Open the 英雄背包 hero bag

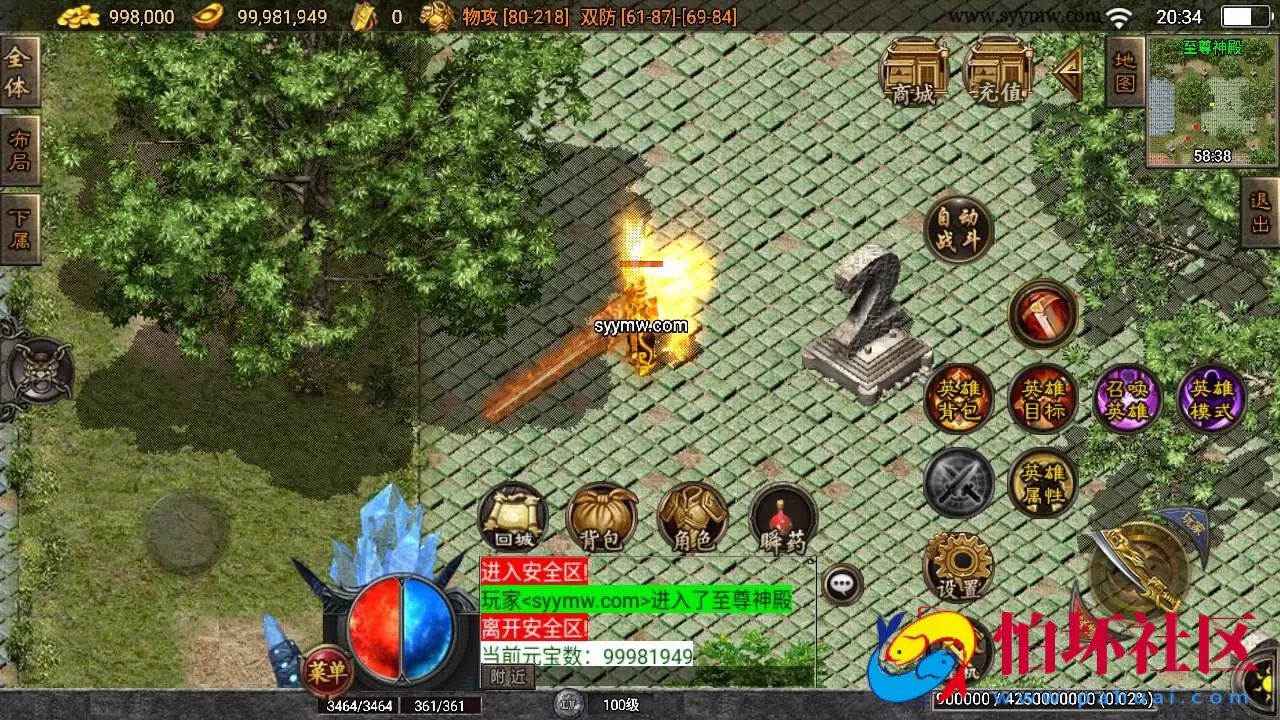pos(958,399)
